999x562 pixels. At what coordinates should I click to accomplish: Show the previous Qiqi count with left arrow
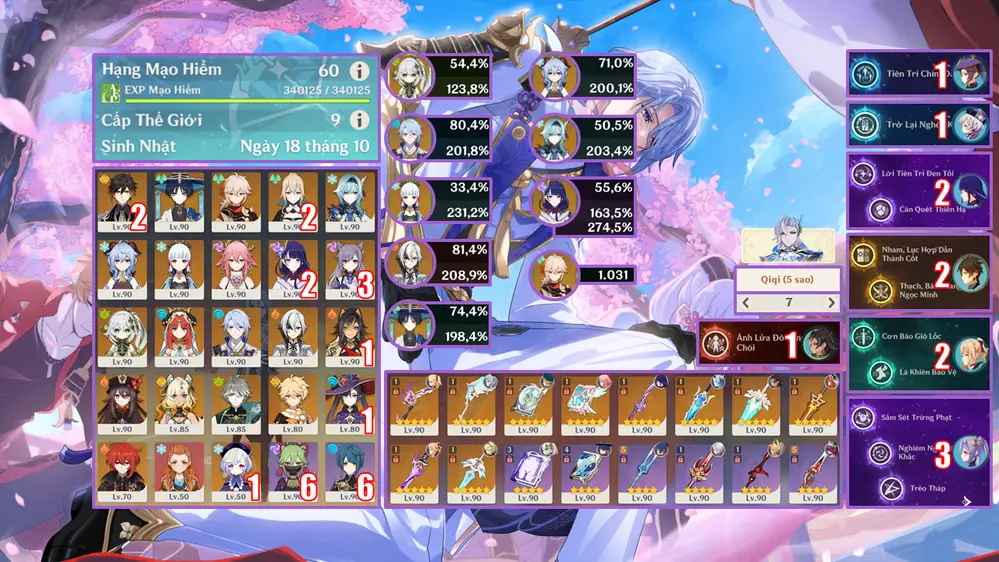point(744,303)
